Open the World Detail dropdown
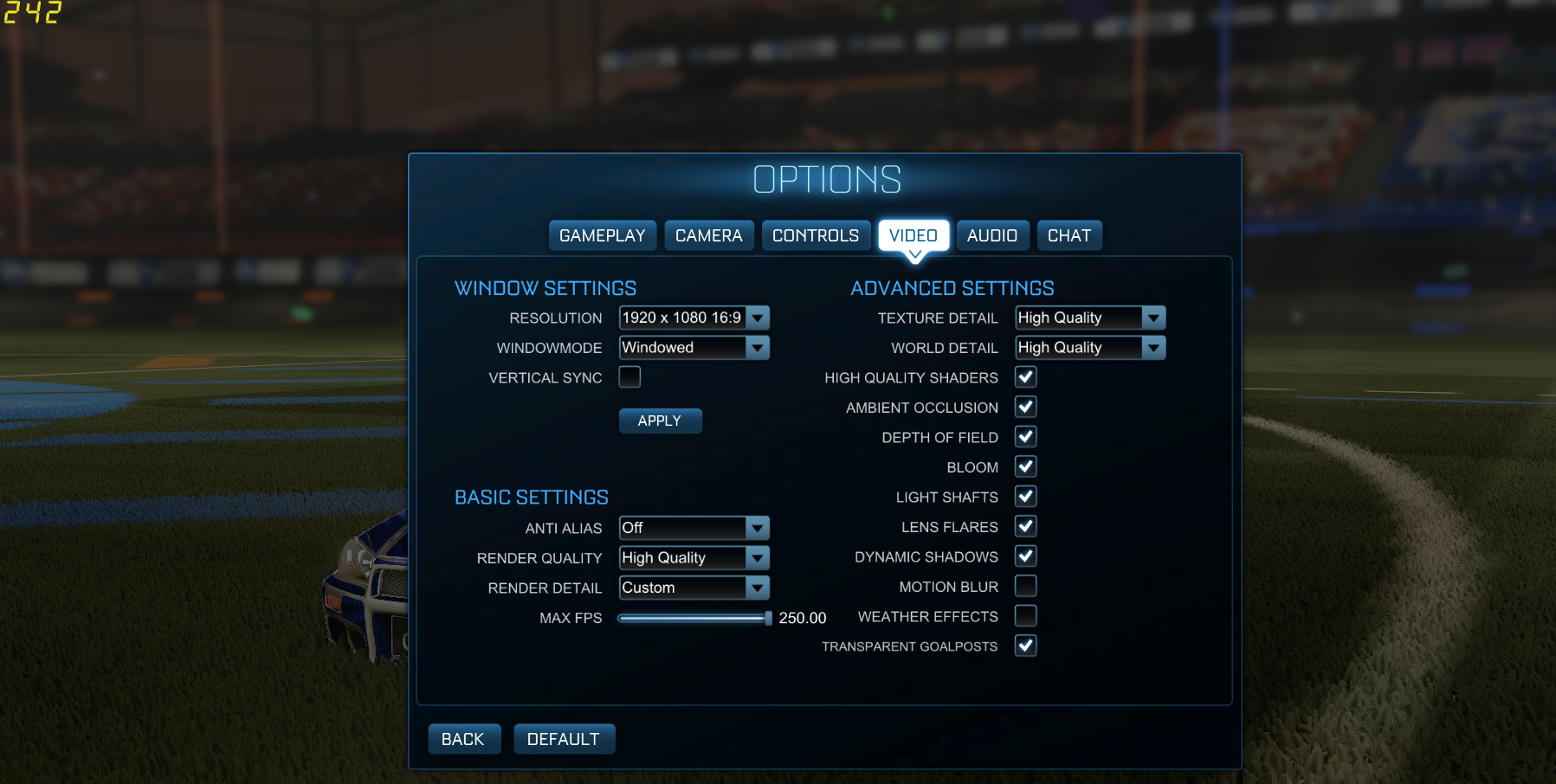 1153,347
